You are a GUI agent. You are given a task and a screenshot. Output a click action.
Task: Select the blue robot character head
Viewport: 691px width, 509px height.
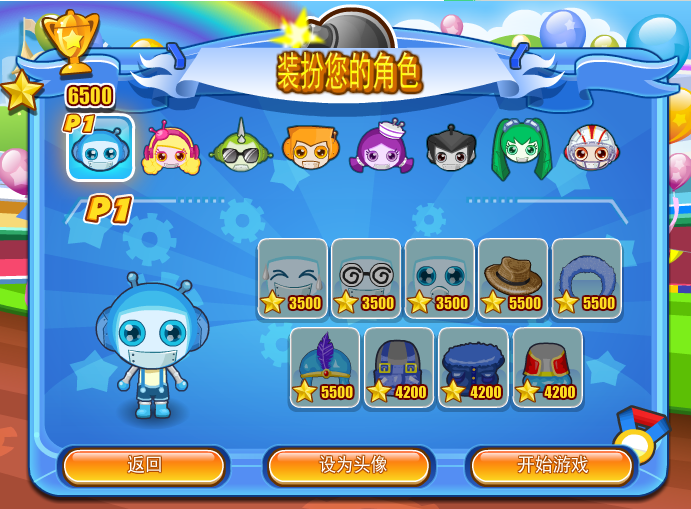tap(100, 149)
